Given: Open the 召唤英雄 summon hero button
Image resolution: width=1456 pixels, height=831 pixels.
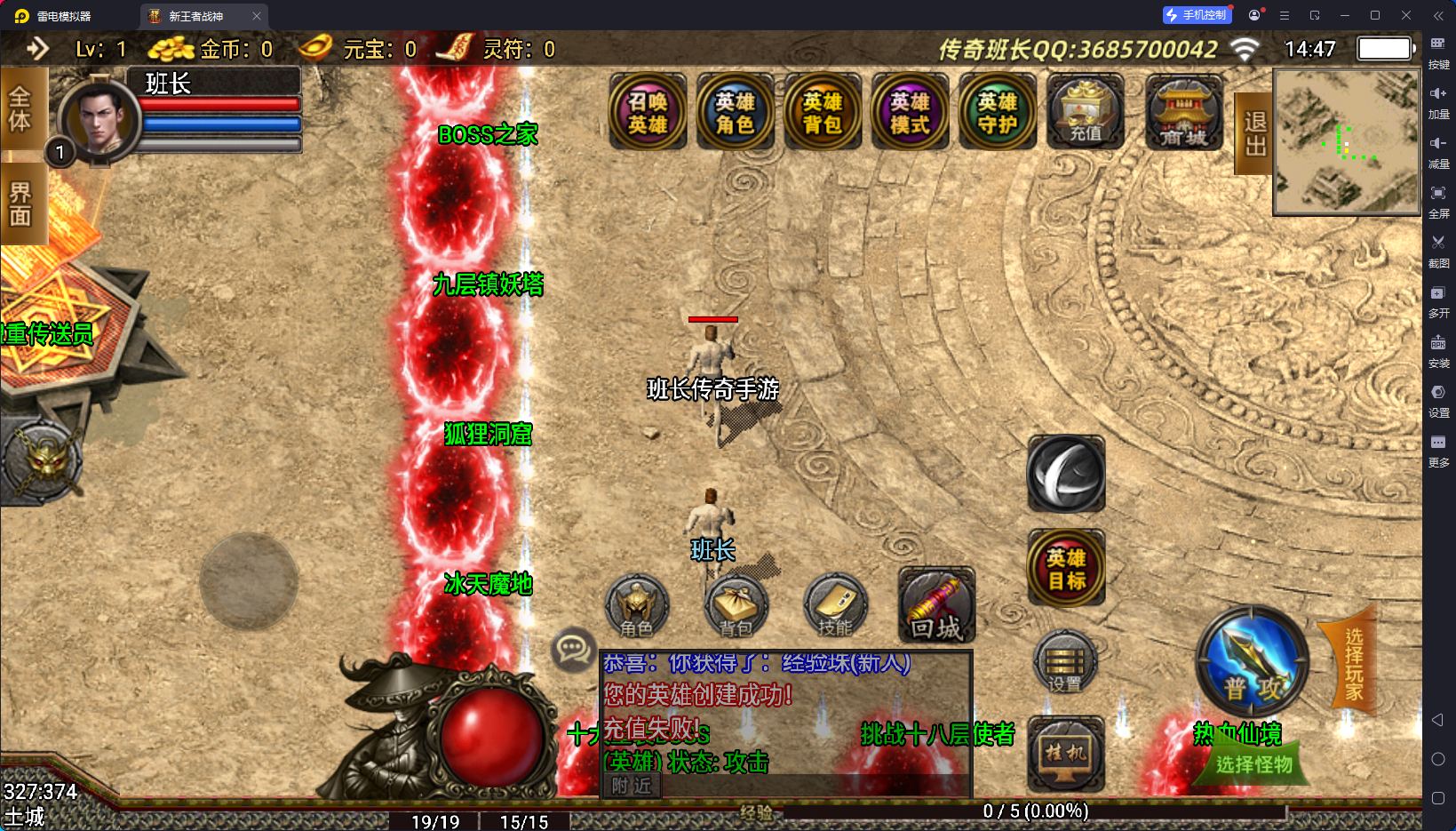Looking at the screenshot, I should (x=648, y=113).
